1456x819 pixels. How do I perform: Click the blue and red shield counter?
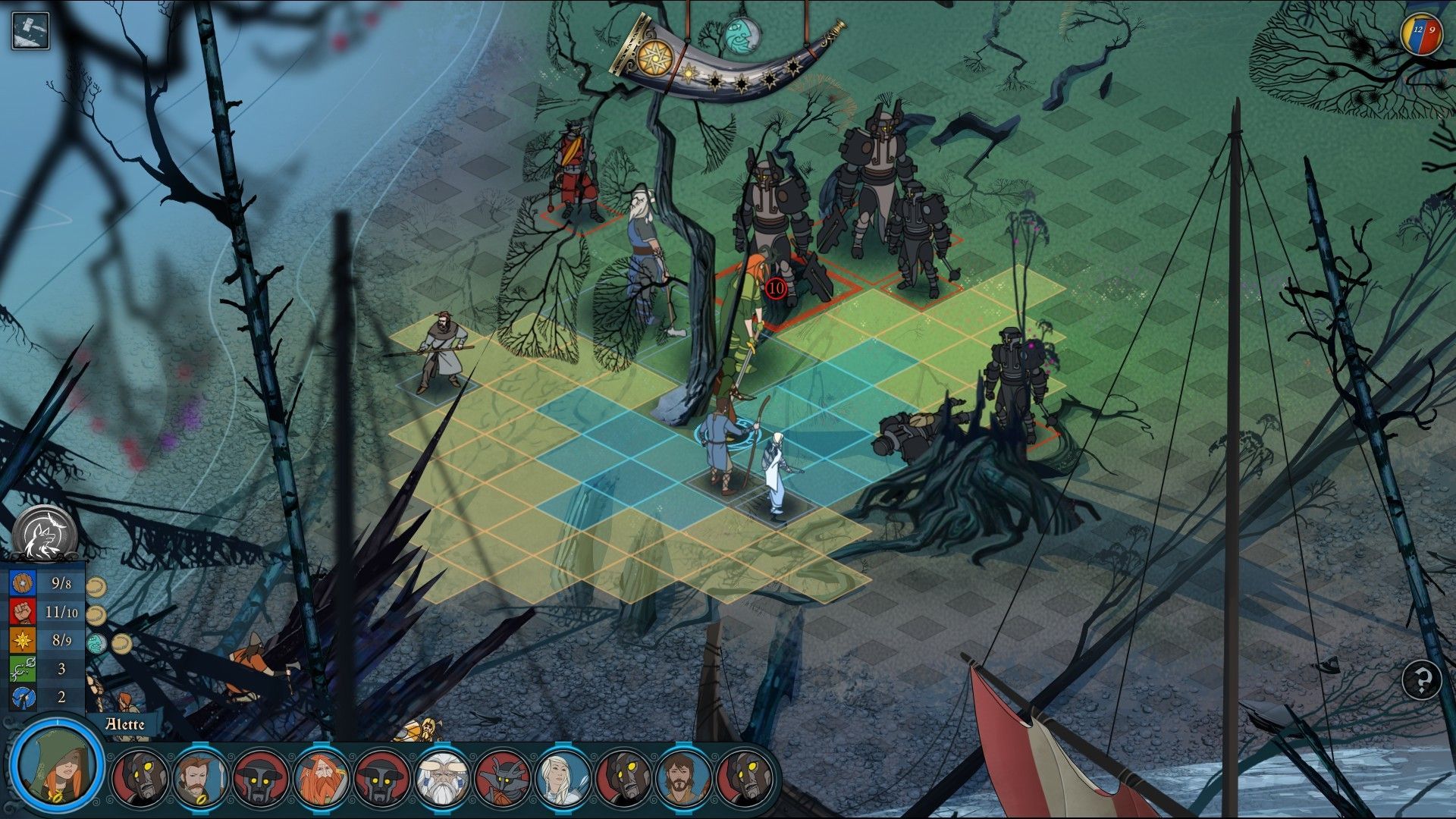point(1422,34)
